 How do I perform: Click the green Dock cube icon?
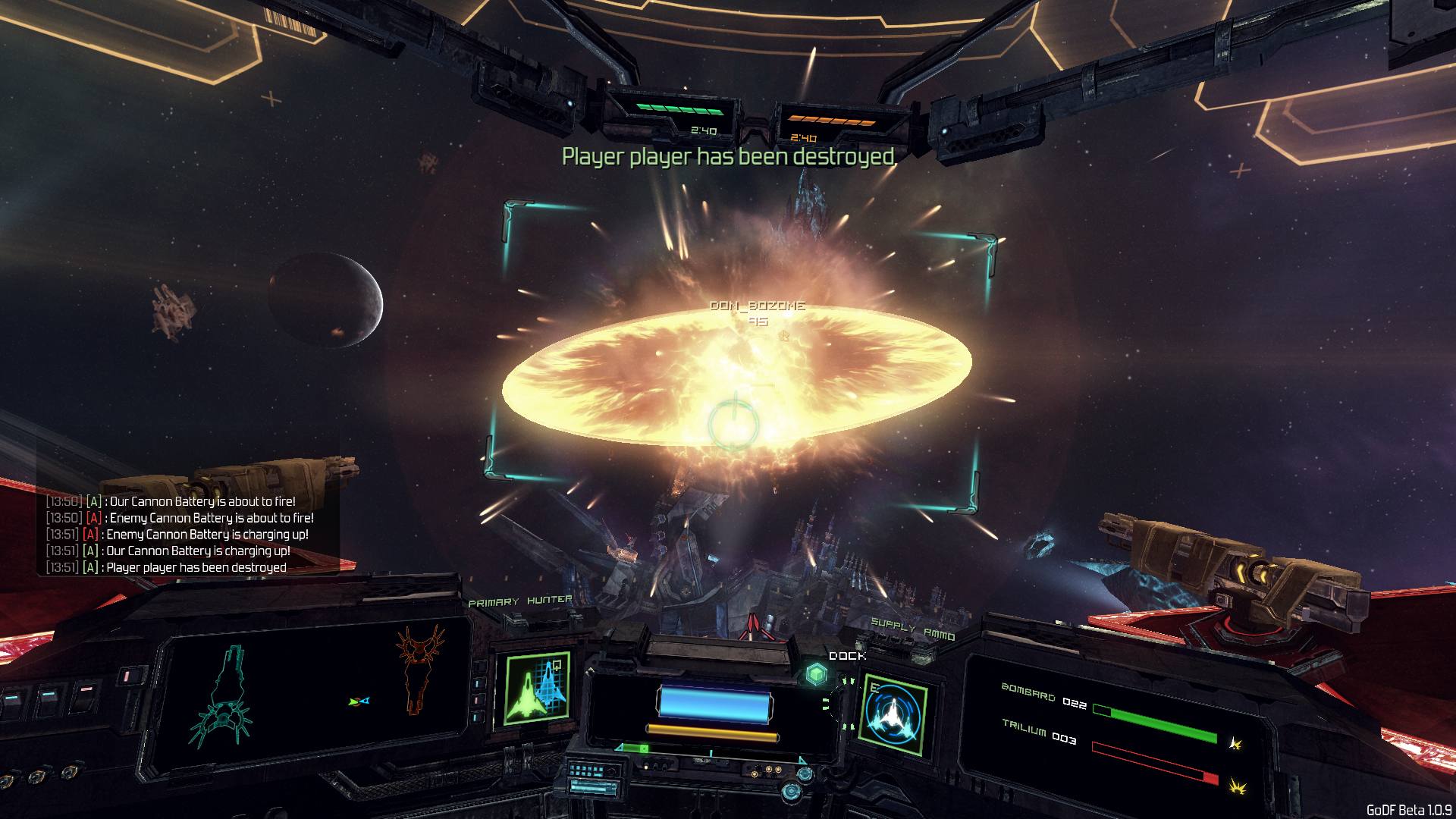(817, 673)
